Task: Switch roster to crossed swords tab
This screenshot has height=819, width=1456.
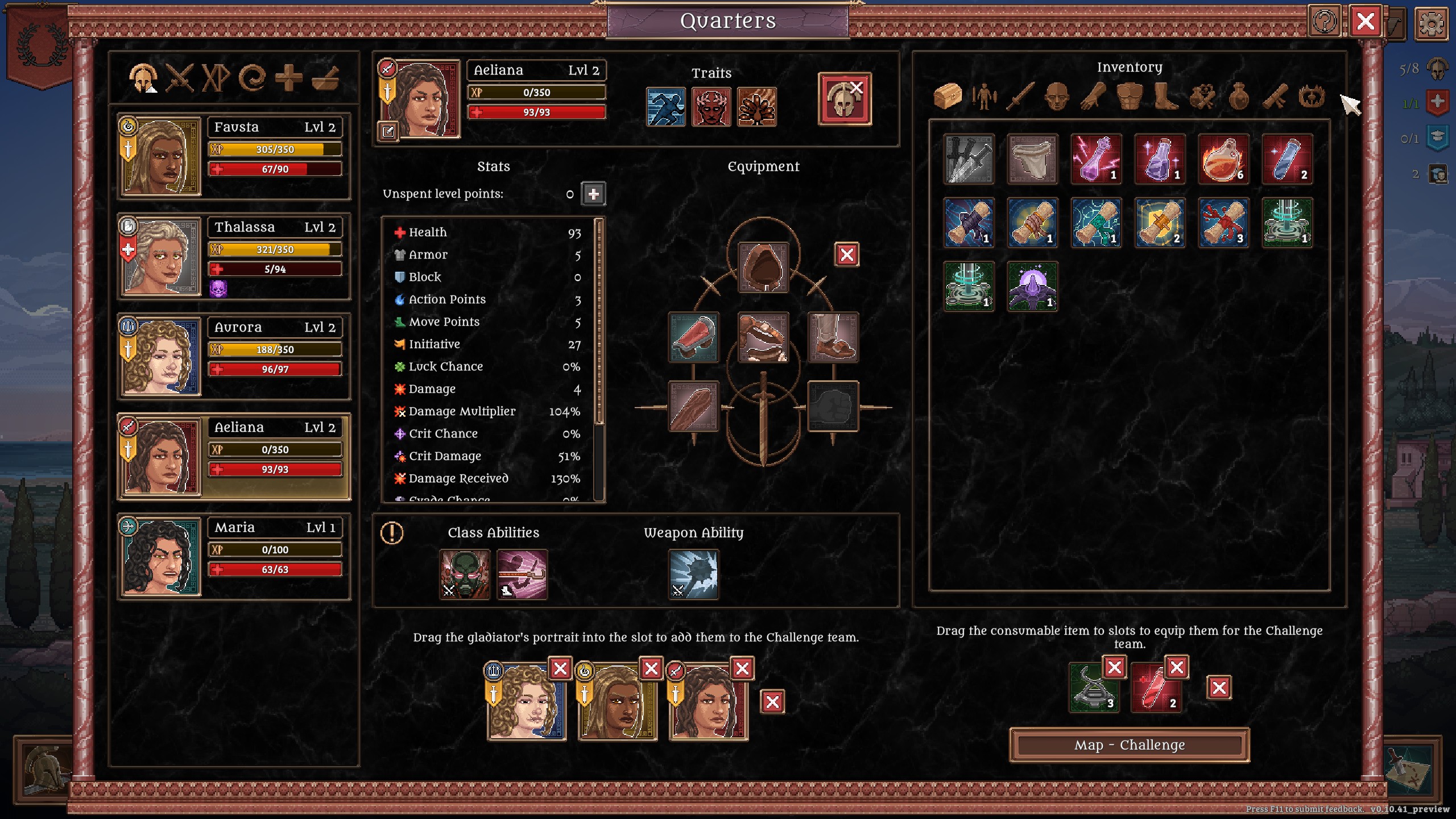Action: point(179,77)
